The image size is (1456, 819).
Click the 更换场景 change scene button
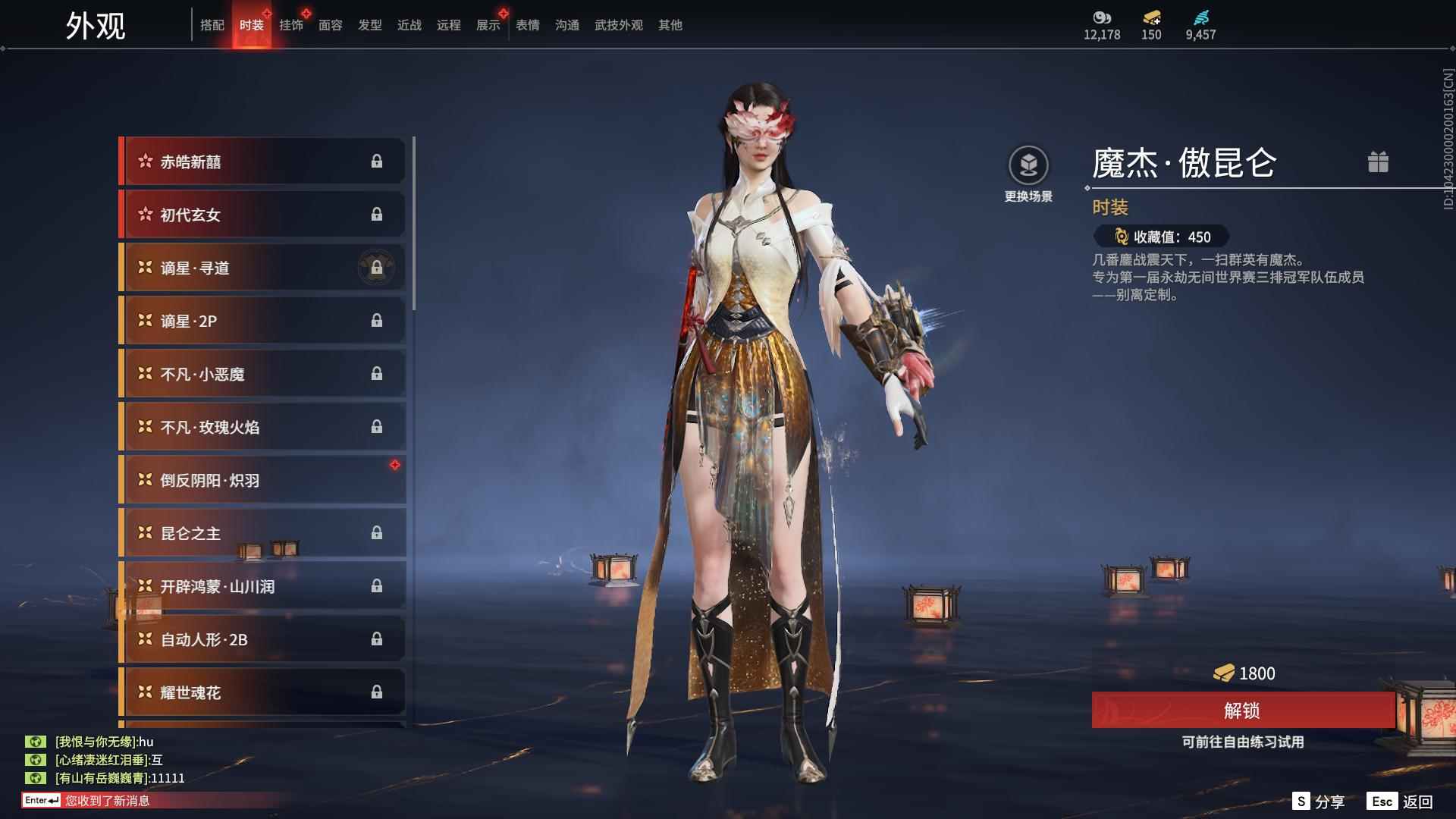pos(1028,173)
